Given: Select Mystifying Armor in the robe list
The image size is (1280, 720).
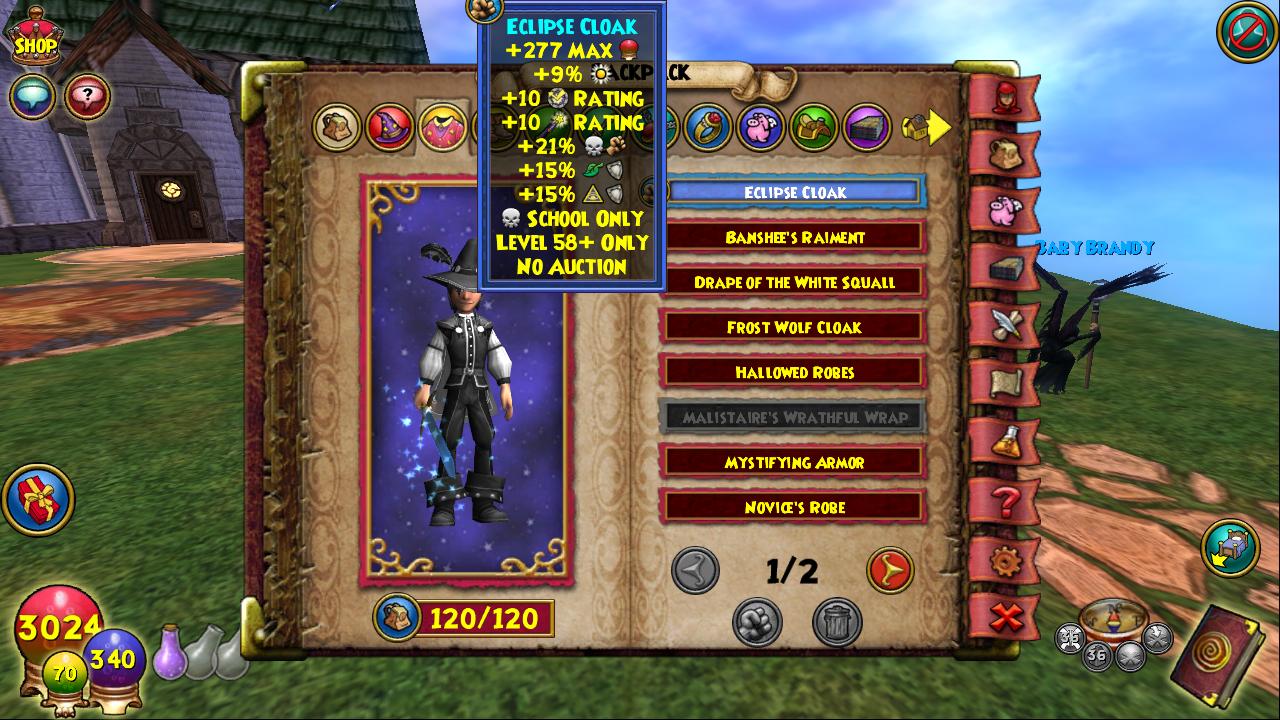Looking at the screenshot, I should tap(794, 463).
